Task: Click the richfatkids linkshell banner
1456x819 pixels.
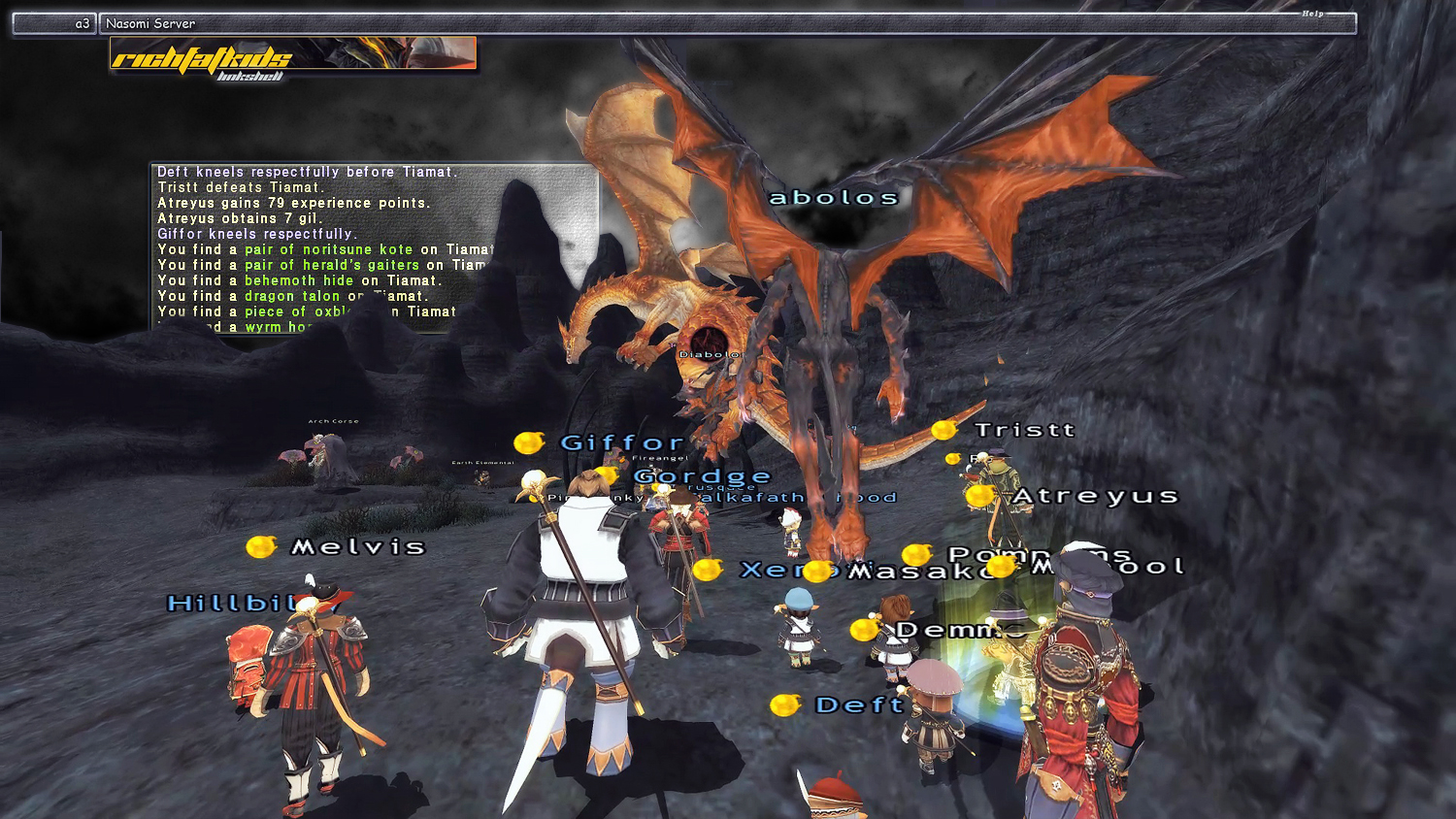Action: [292, 56]
